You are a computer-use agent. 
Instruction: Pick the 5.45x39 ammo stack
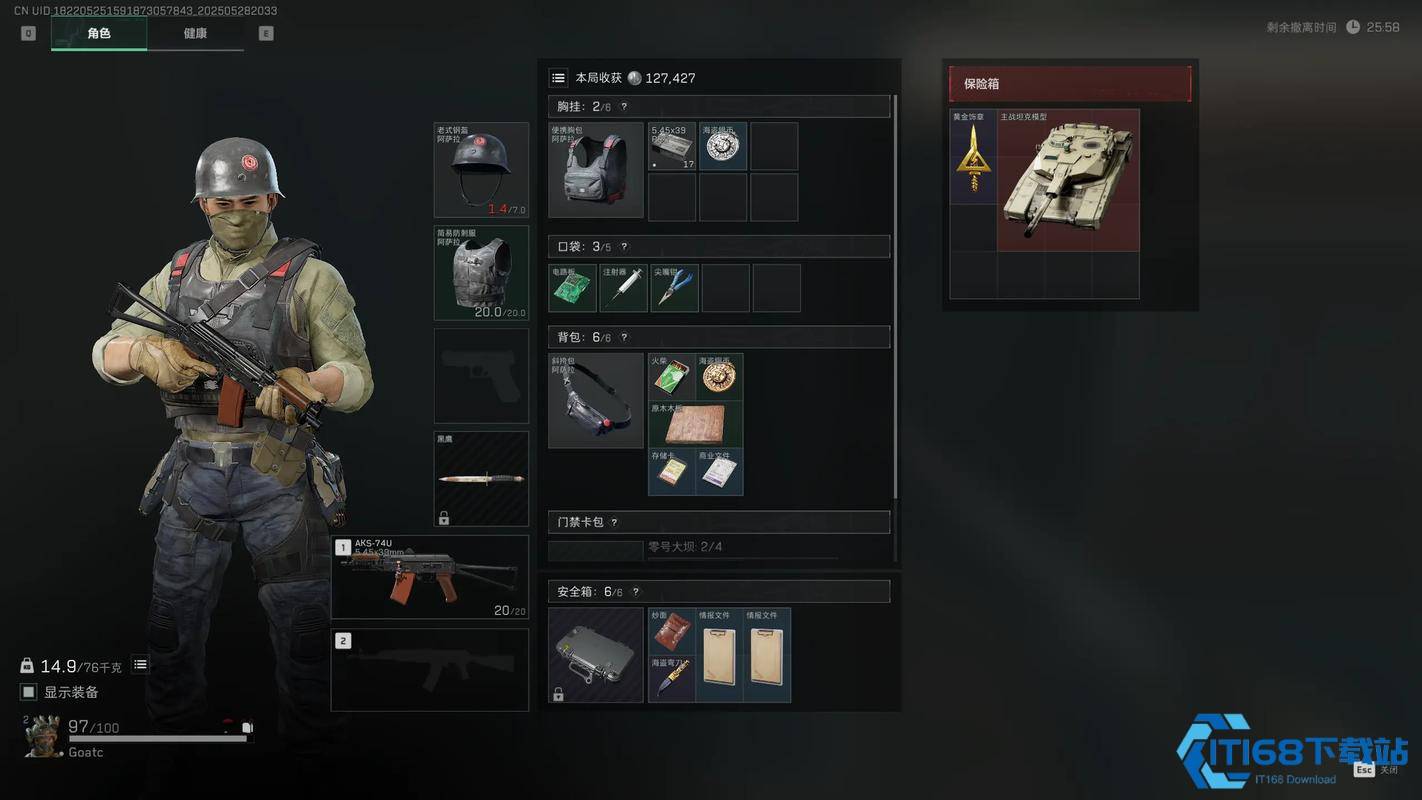click(x=672, y=147)
